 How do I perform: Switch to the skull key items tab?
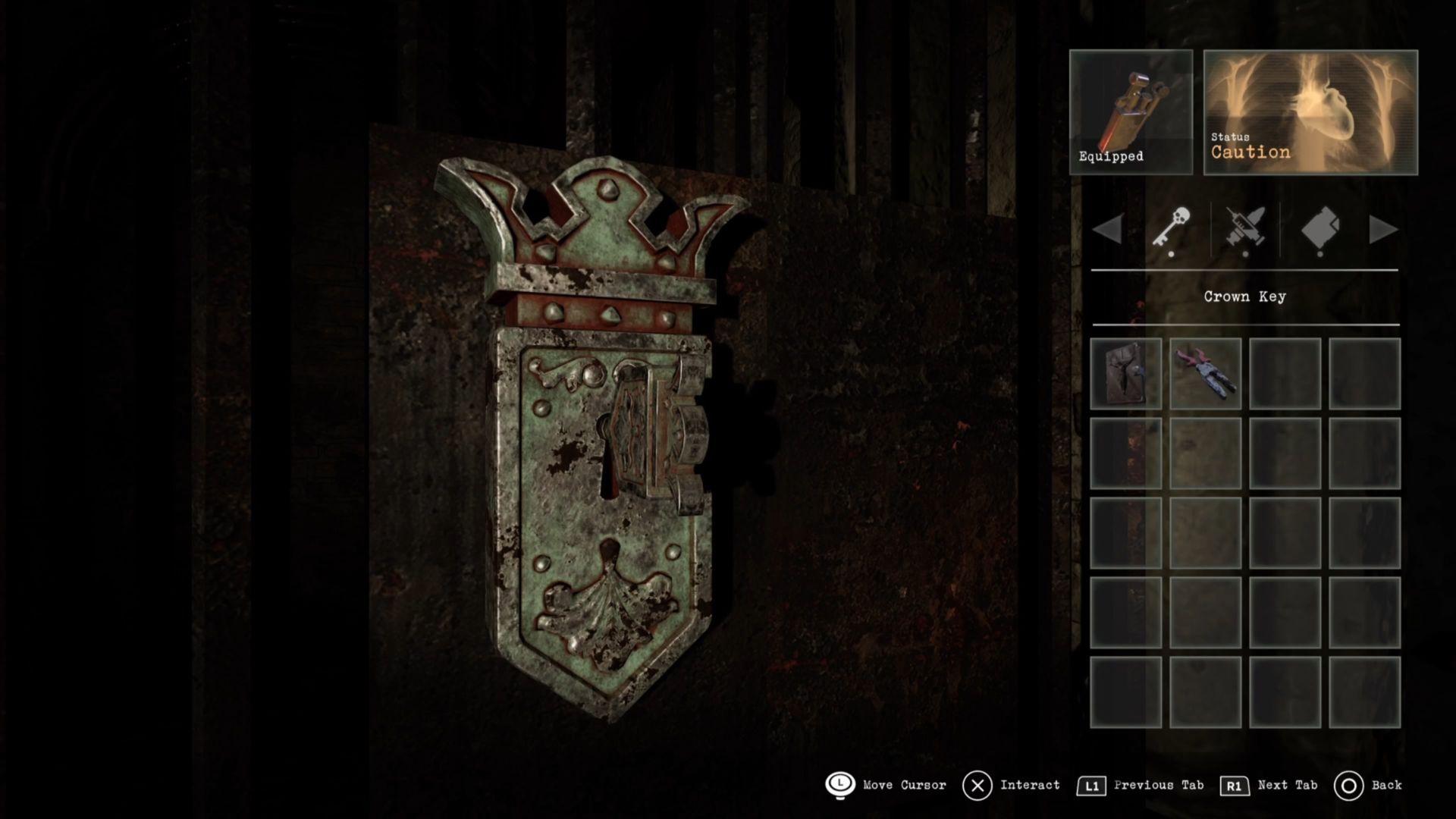pos(1172,227)
